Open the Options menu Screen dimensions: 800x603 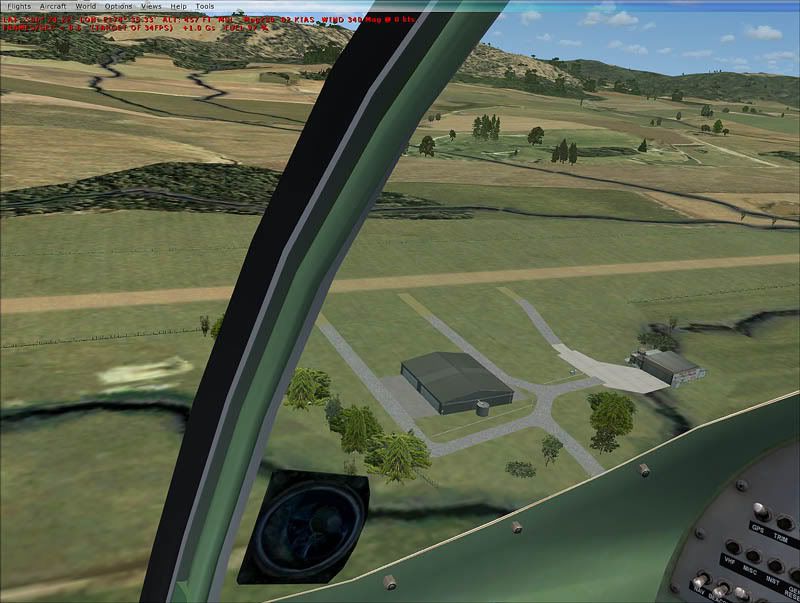pos(118,6)
